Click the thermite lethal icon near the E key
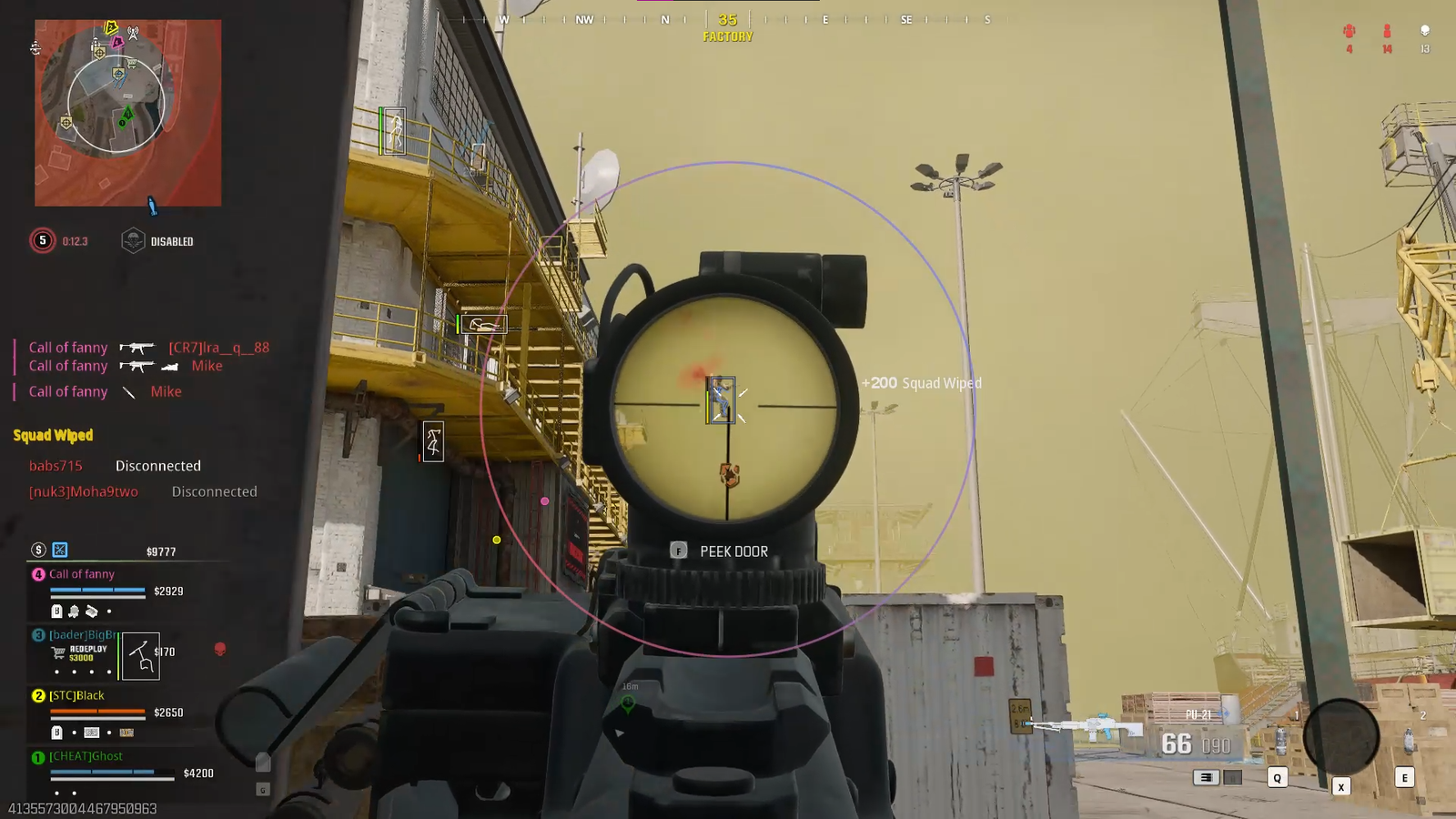 tap(1409, 739)
